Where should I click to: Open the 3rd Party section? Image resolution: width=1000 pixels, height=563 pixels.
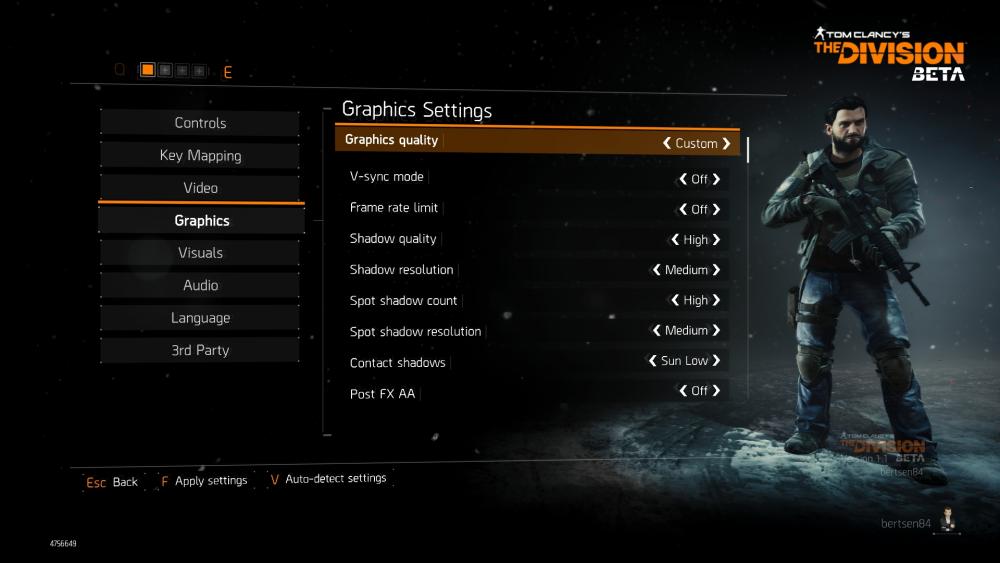point(200,350)
